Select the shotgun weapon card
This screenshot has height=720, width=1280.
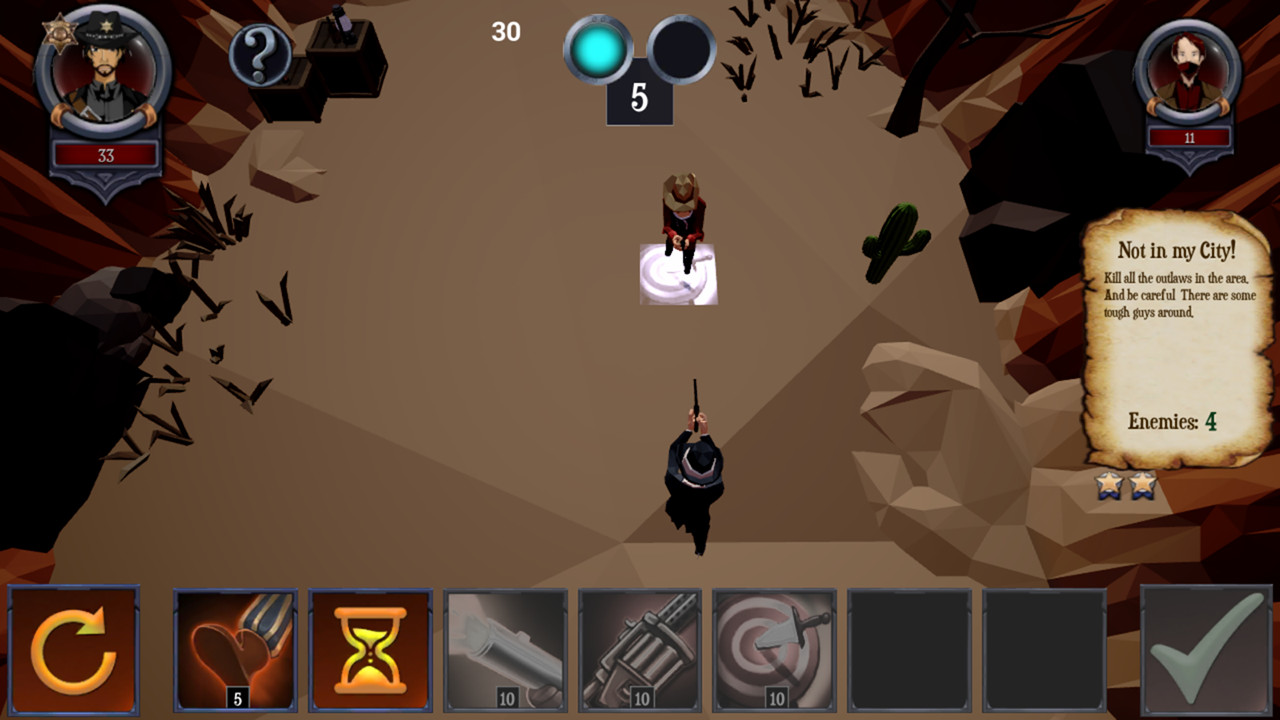click(x=505, y=651)
